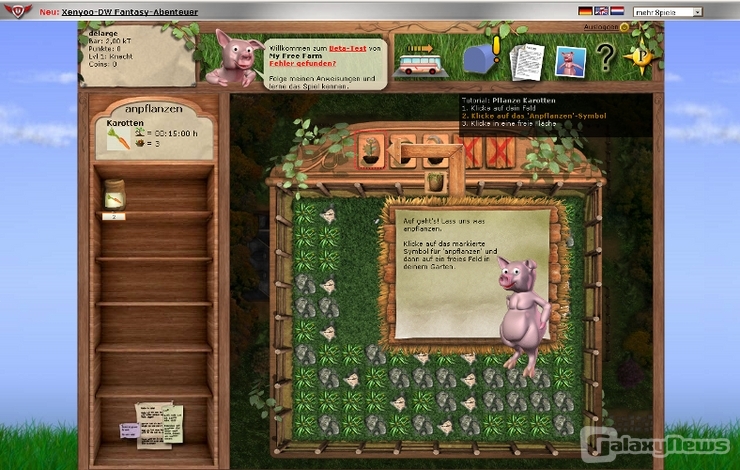Switch language with the Dutch flag
This screenshot has width=740, height=470.
(x=617, y=11)
